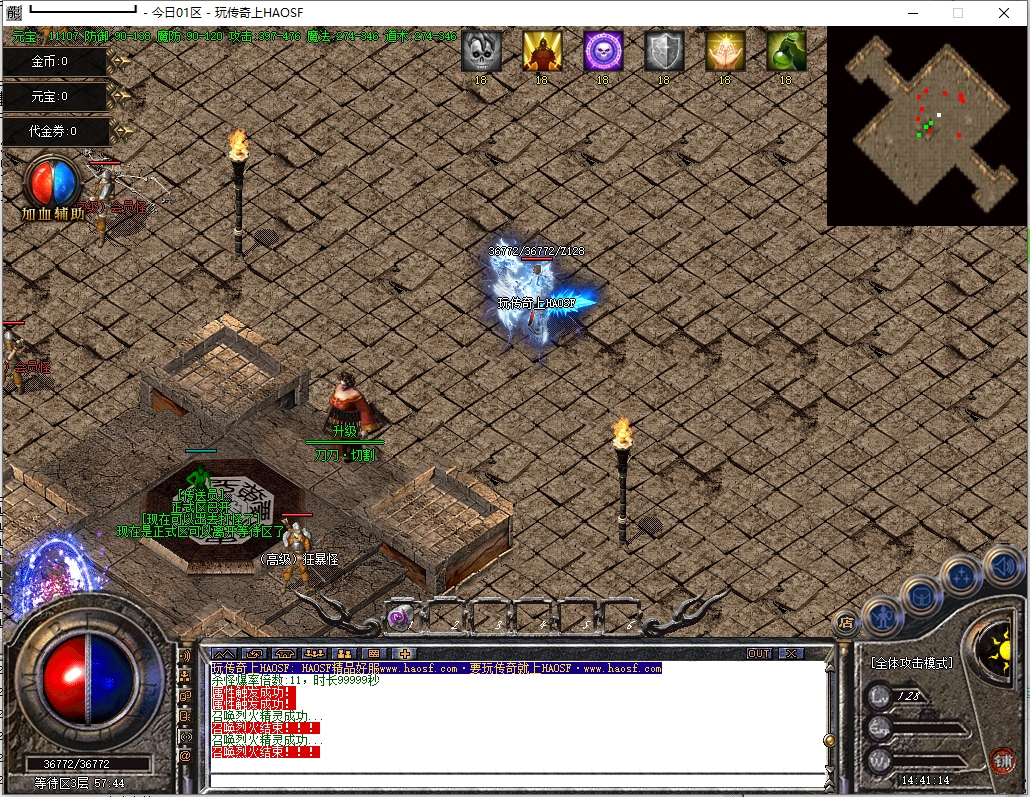Use the purple swirl item in belt slot 1
Screen dimensions: 1030x797
tap(400, 618)
